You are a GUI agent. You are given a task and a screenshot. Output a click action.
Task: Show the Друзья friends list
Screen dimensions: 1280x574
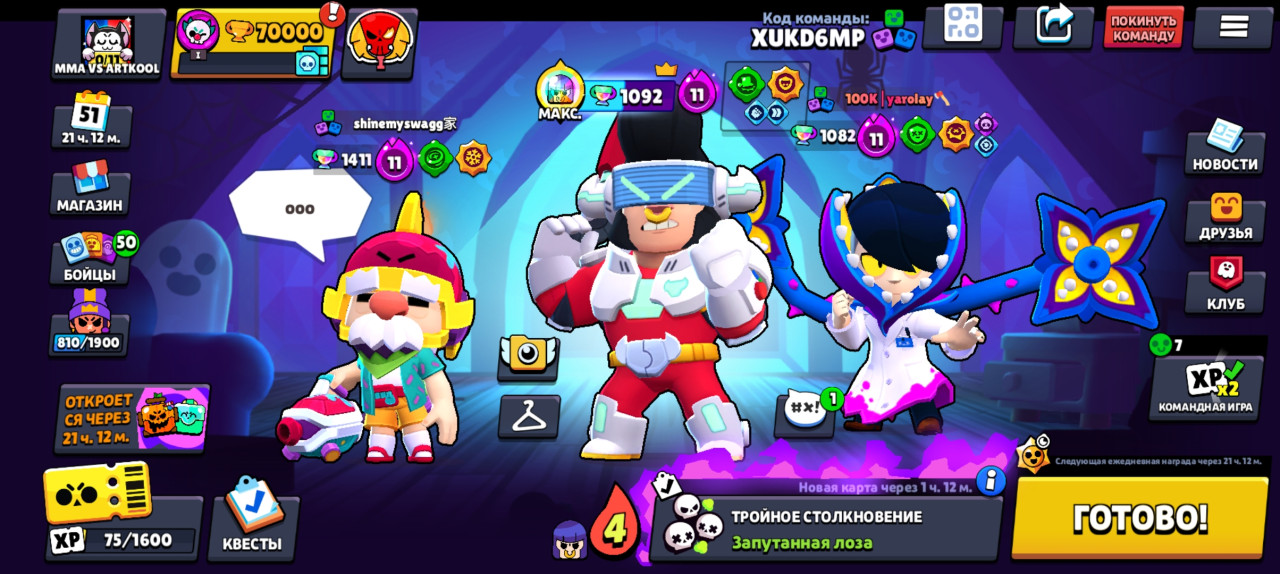pyautogui.click(x=1225, y=218)
